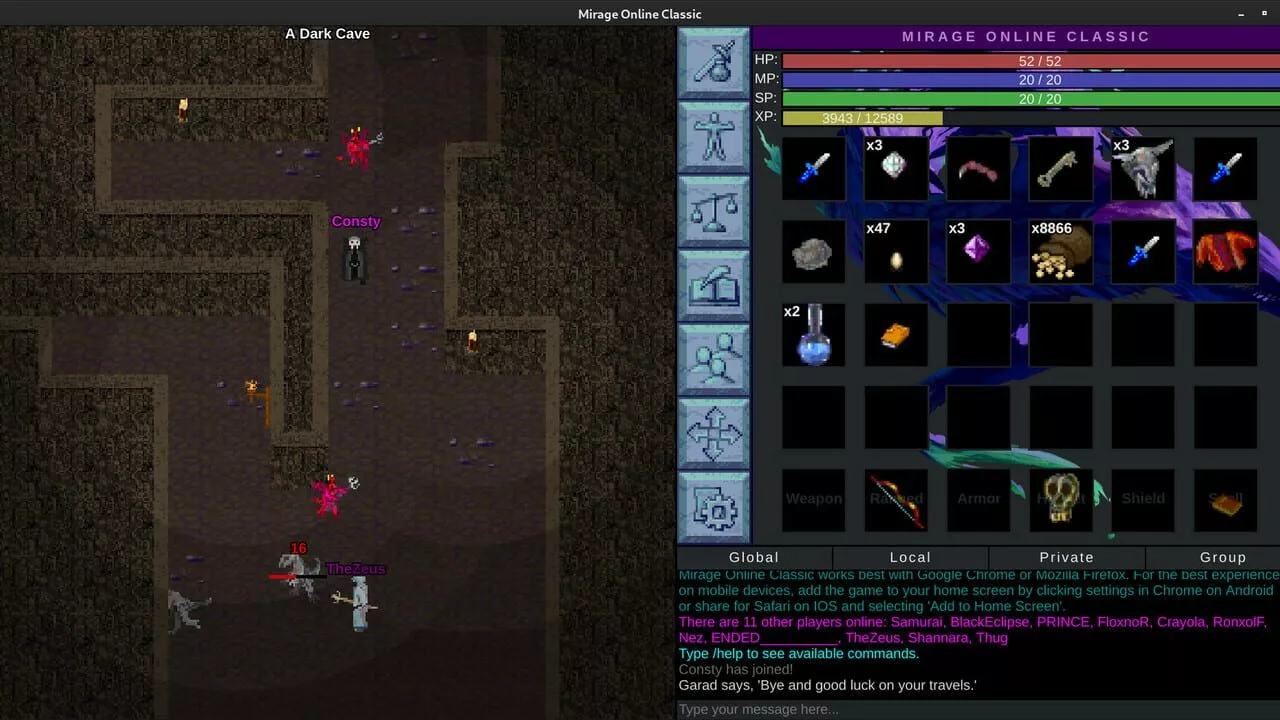Screen dimensions: 1280x720
Task: Select the white gem stack of three
Action: point(895,168)
